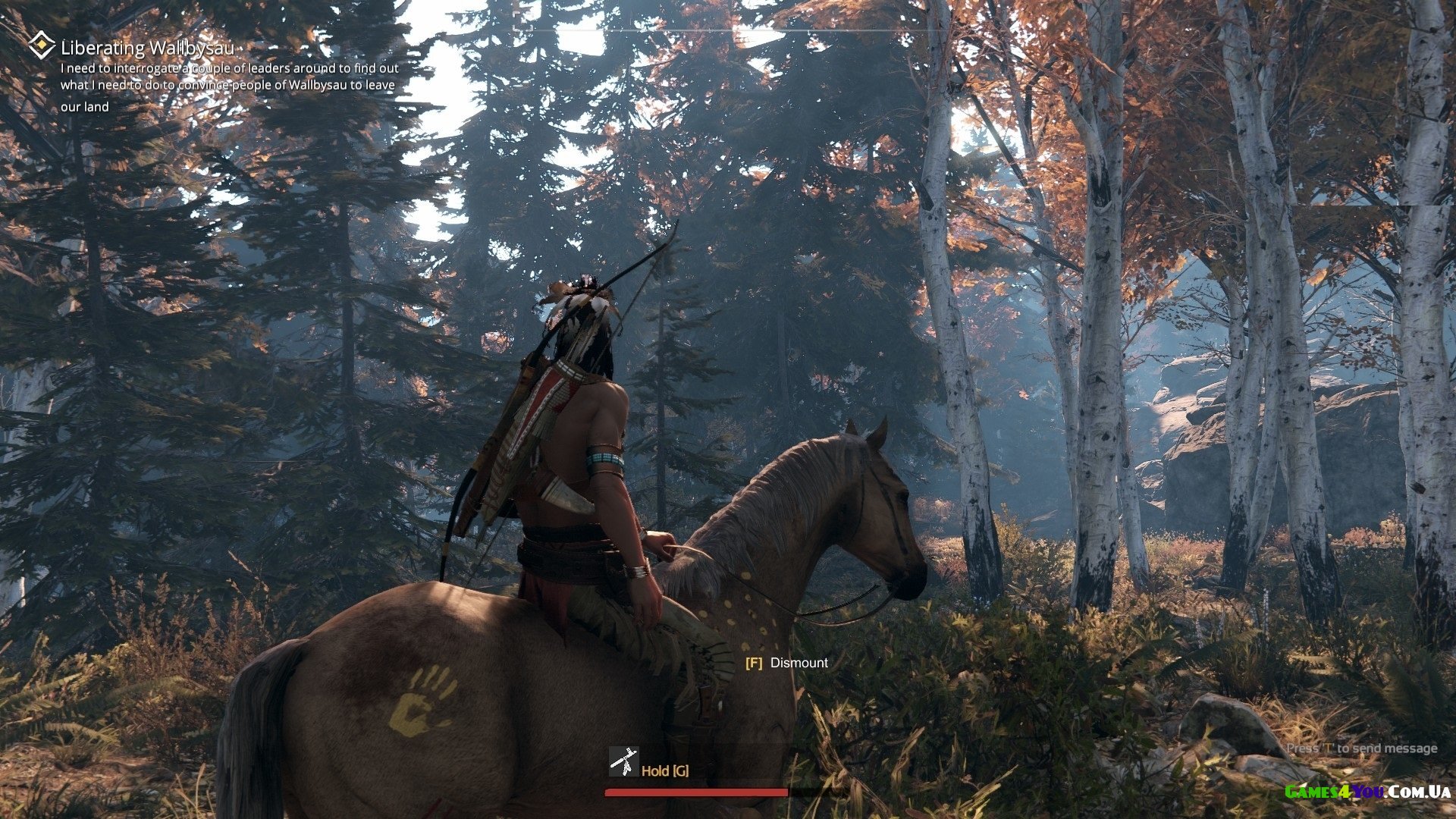Click the Games4You.com.ua watermark
The height and width of the screenshot is (819, 1456).
(x=1367, y=792)
